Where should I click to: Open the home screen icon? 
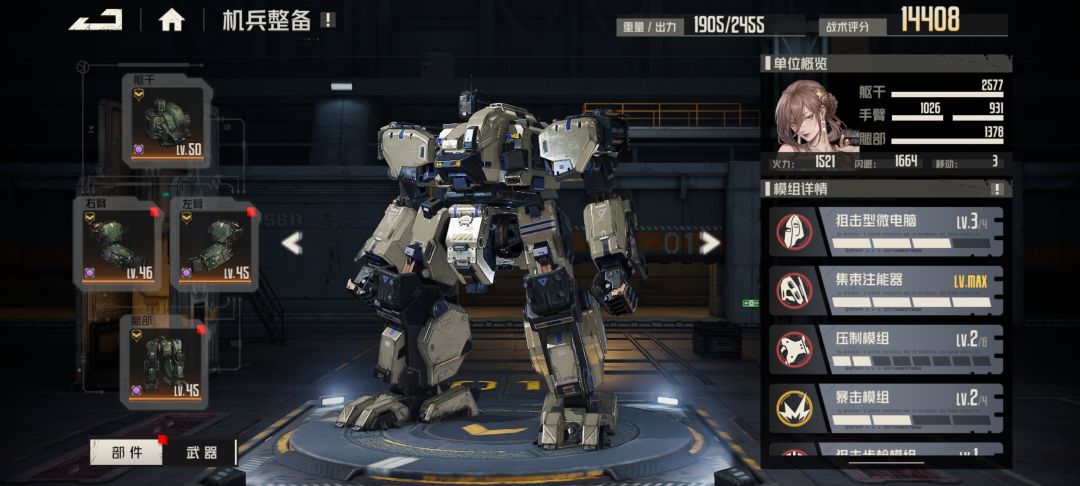coord(172,20)
